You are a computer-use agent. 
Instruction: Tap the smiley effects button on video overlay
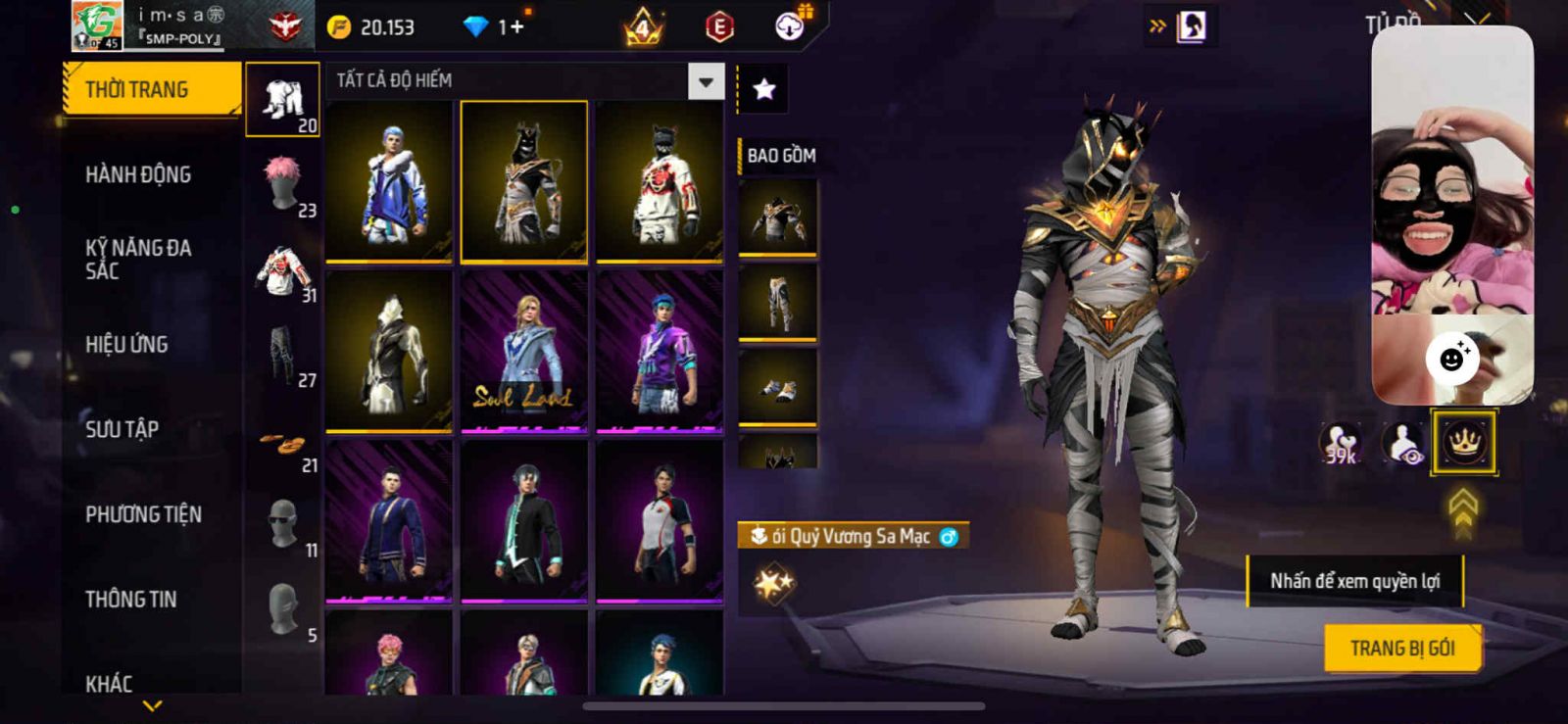(x=1452, y=359)
